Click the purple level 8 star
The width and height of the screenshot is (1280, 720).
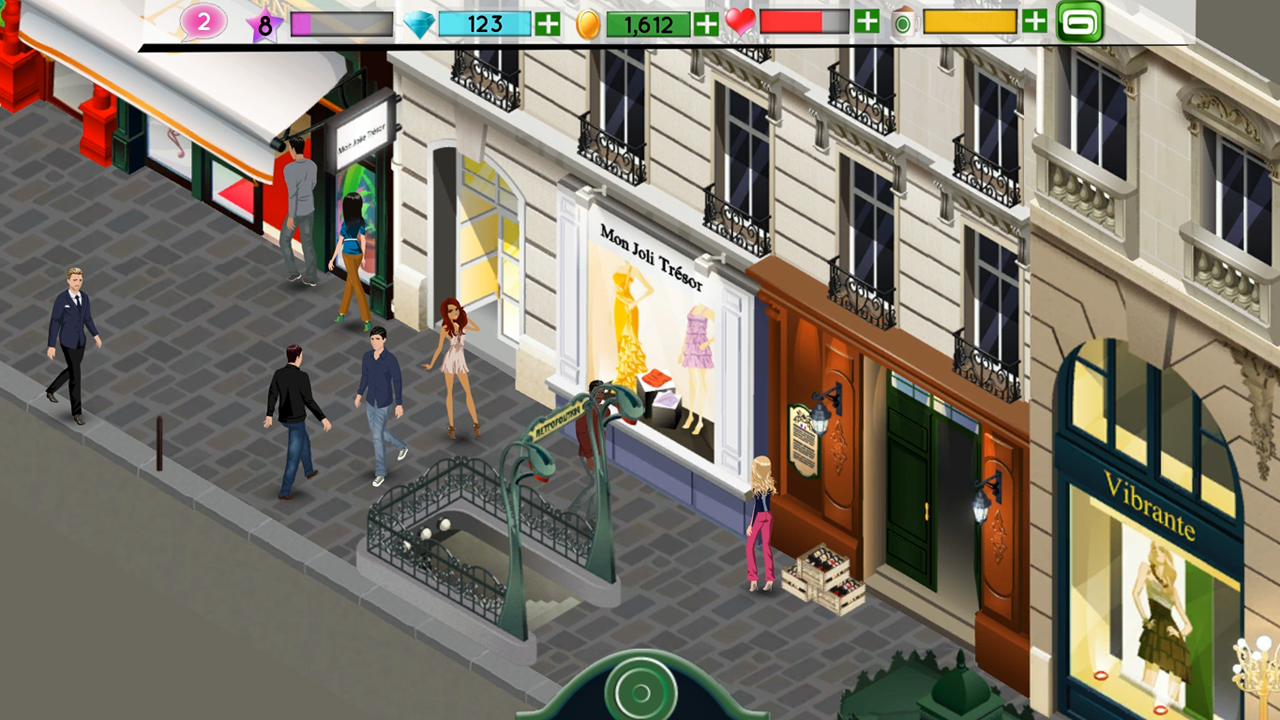262,24
